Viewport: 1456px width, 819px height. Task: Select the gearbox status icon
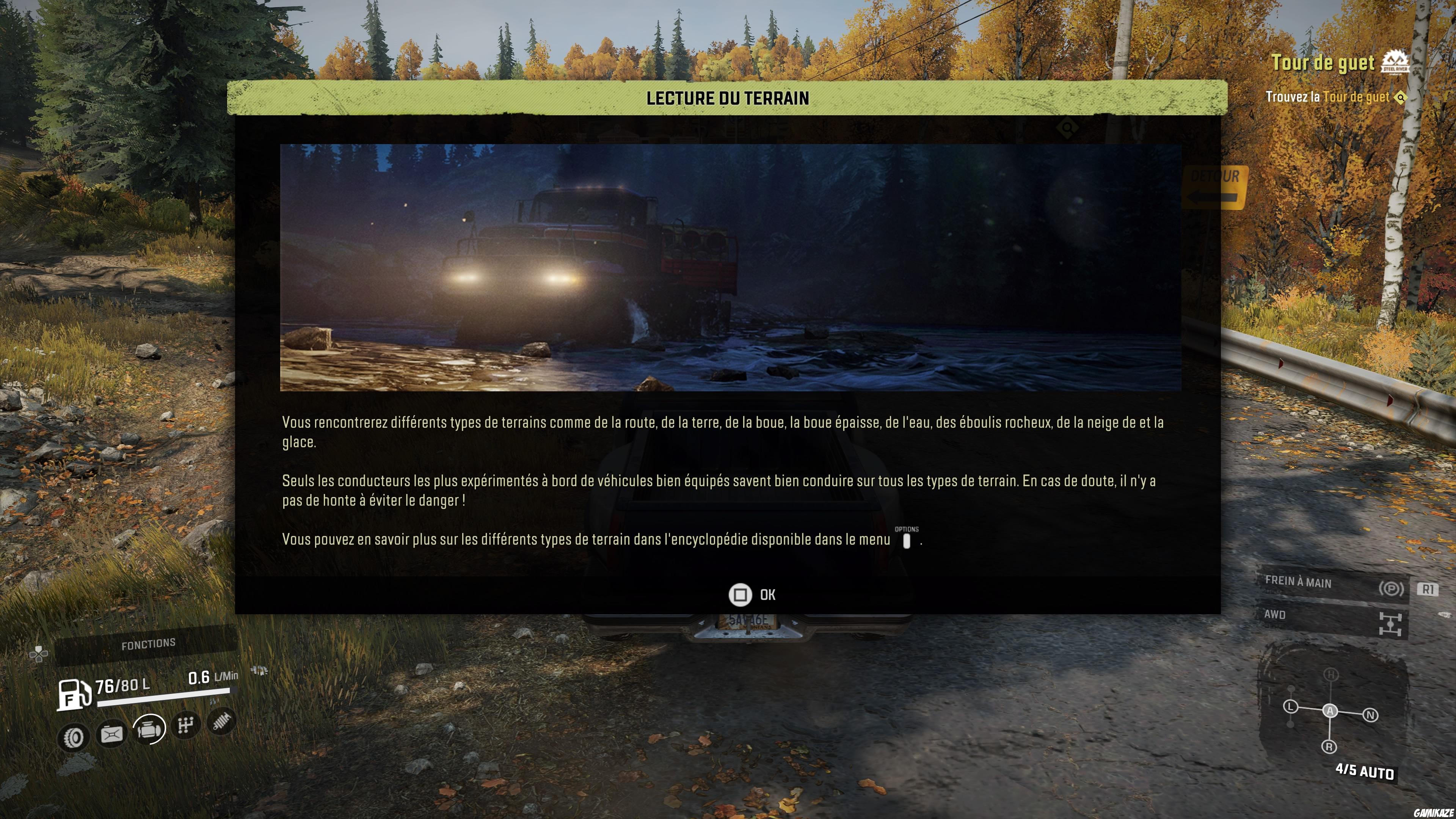coord(186,725)
